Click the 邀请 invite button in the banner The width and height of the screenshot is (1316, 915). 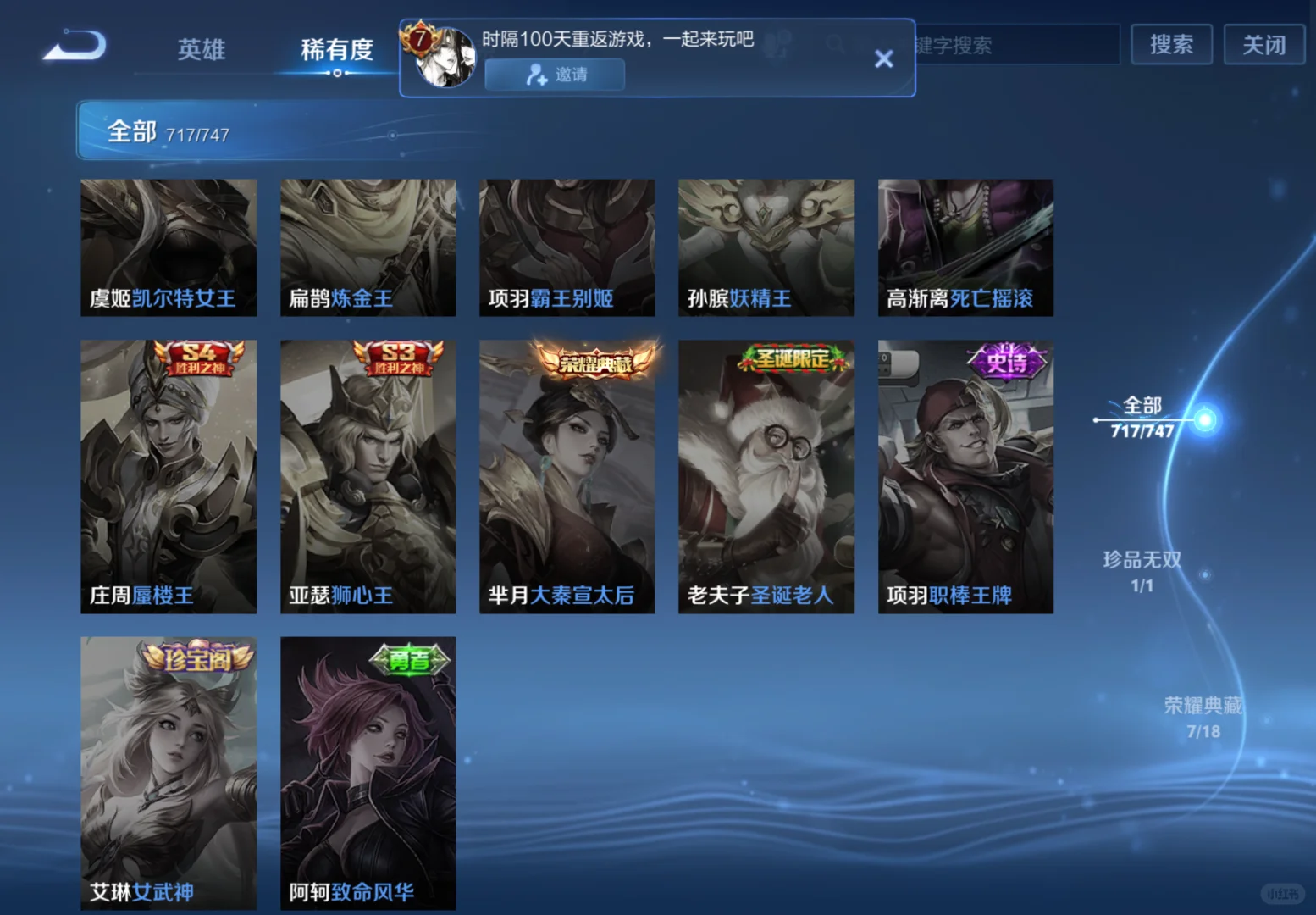coord(554,75)
